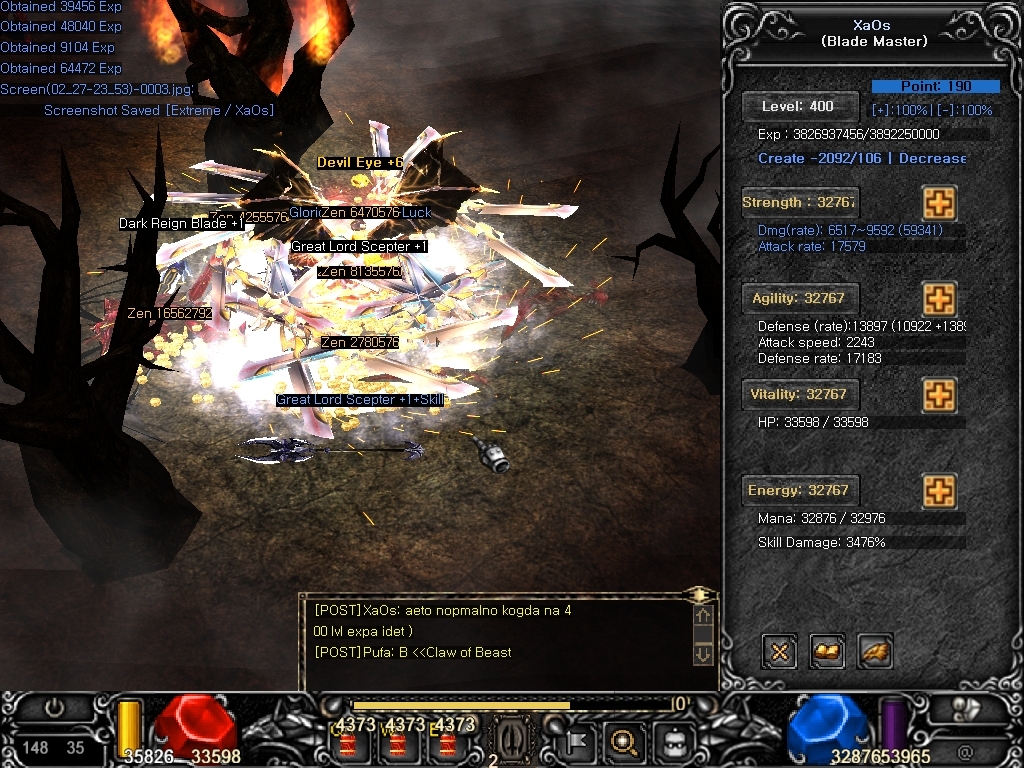Click the flag icon on the bottom bar
1024x768 pixels.
point(578,741)
